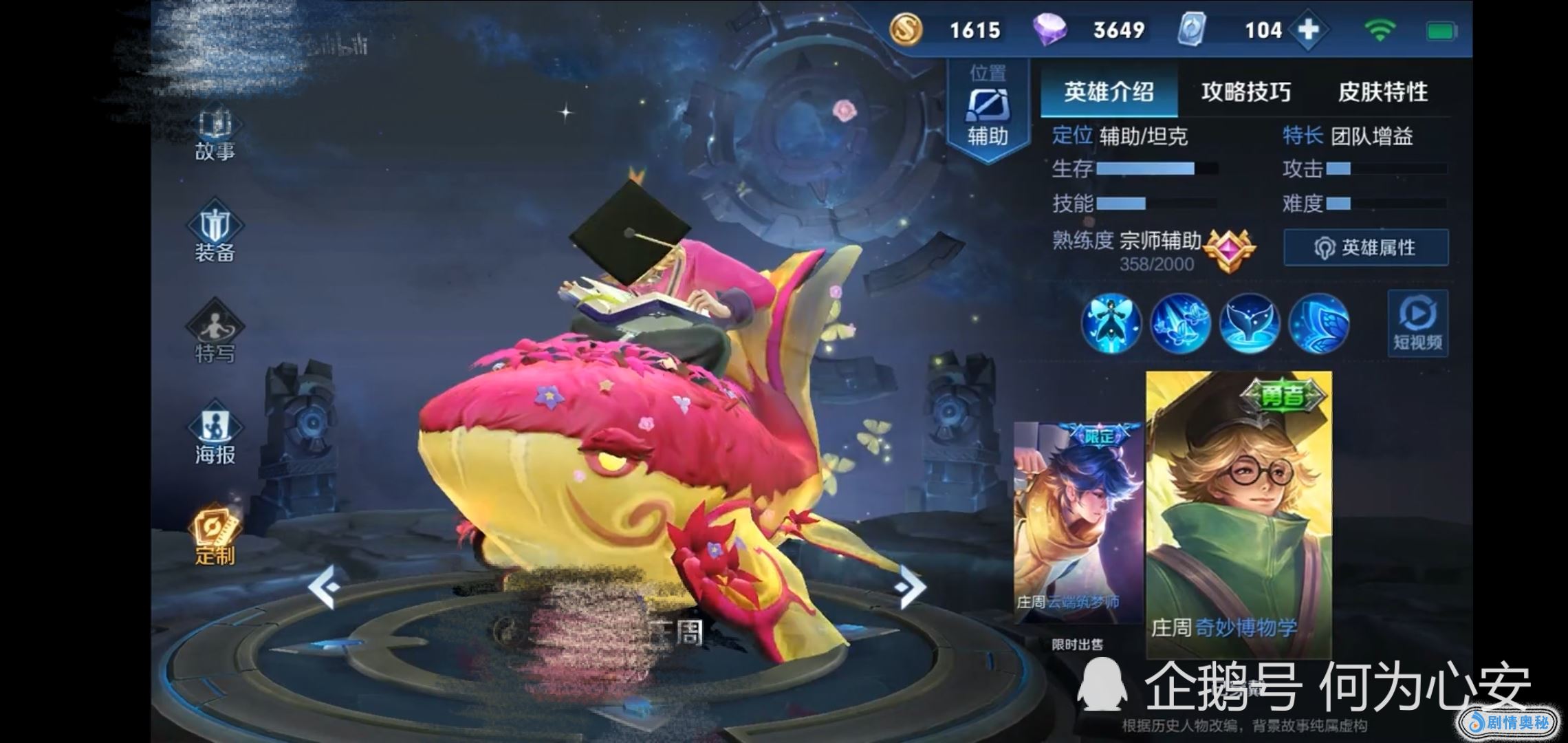Select the 特写 close-up view
Viewport: 1568px width, 743px height.
[215, 334]
